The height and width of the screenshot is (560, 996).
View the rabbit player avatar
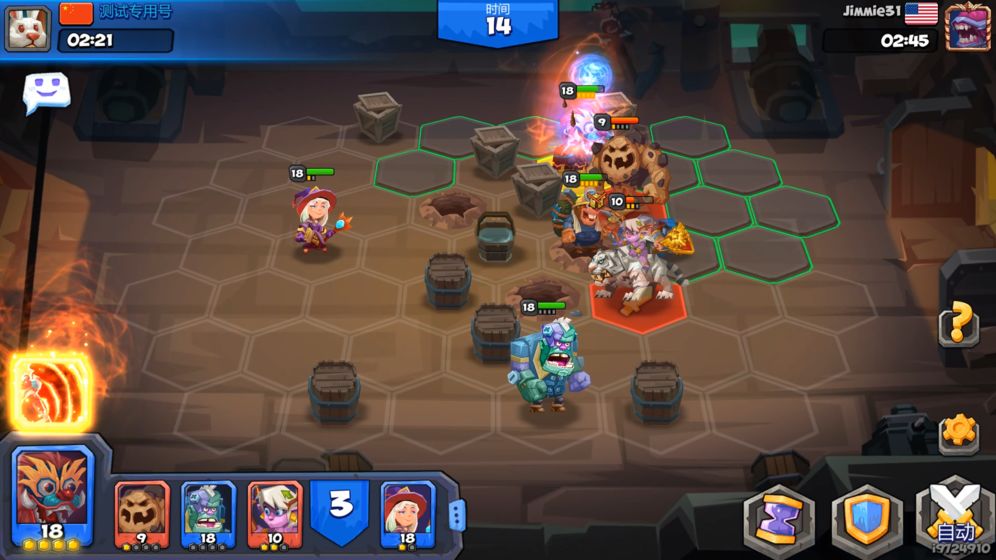(x=28, y=27)
